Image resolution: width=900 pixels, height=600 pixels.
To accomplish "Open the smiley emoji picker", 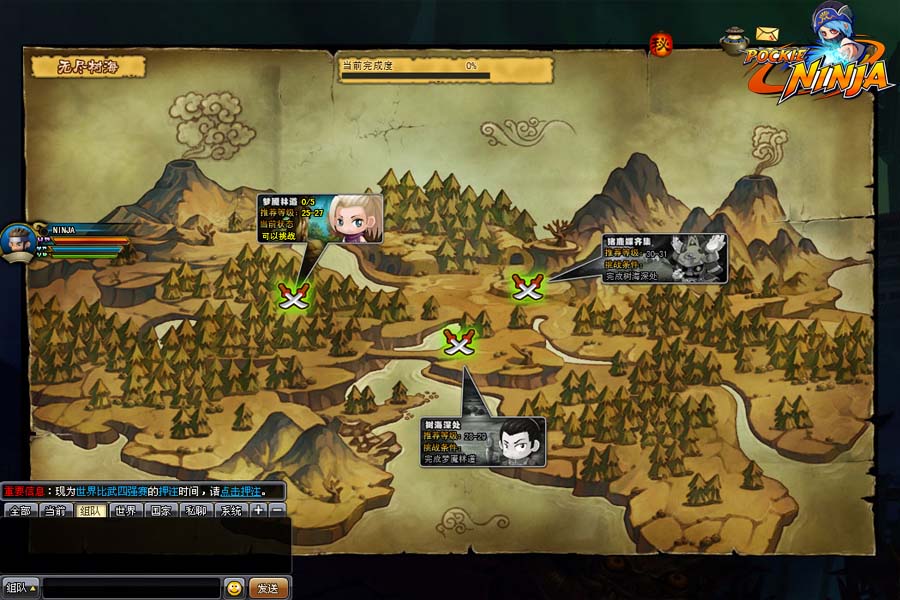I will point(234,588).
